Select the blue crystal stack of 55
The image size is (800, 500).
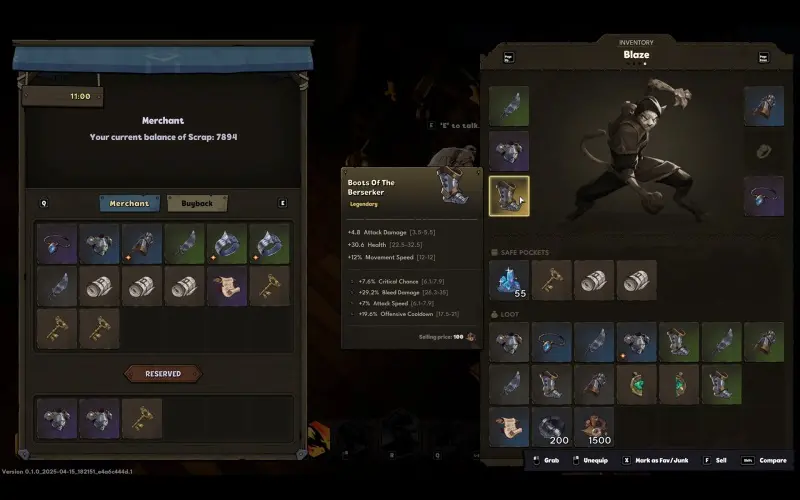[x=509, y=280]
